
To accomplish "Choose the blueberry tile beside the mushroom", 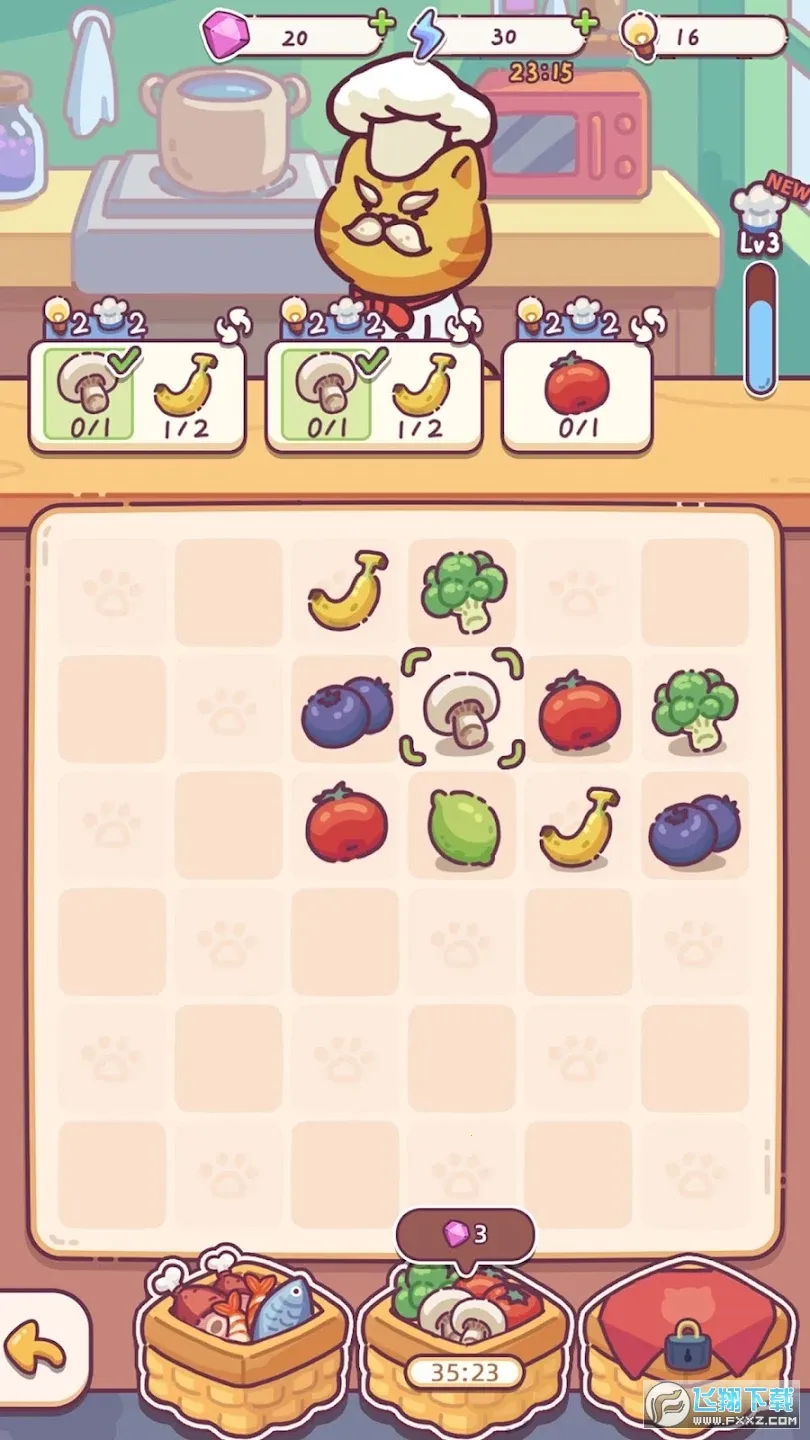I will (345, 709).
